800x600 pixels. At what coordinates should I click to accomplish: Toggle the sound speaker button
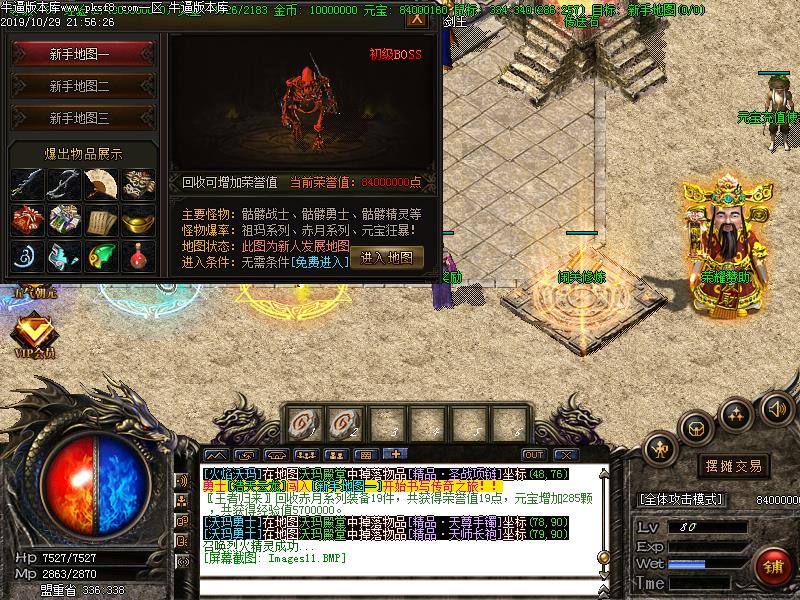pos(776,408)
